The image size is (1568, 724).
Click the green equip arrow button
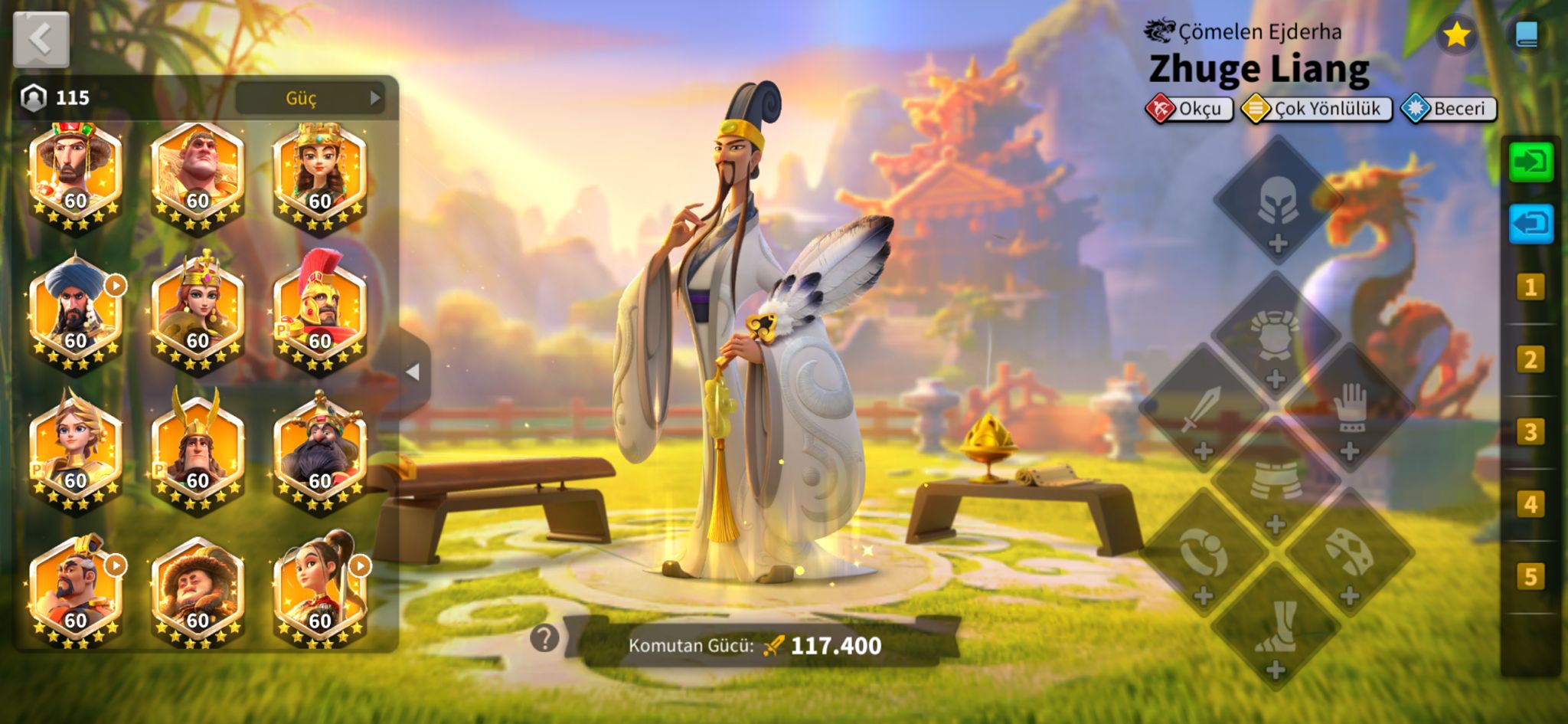(1530, 162)
